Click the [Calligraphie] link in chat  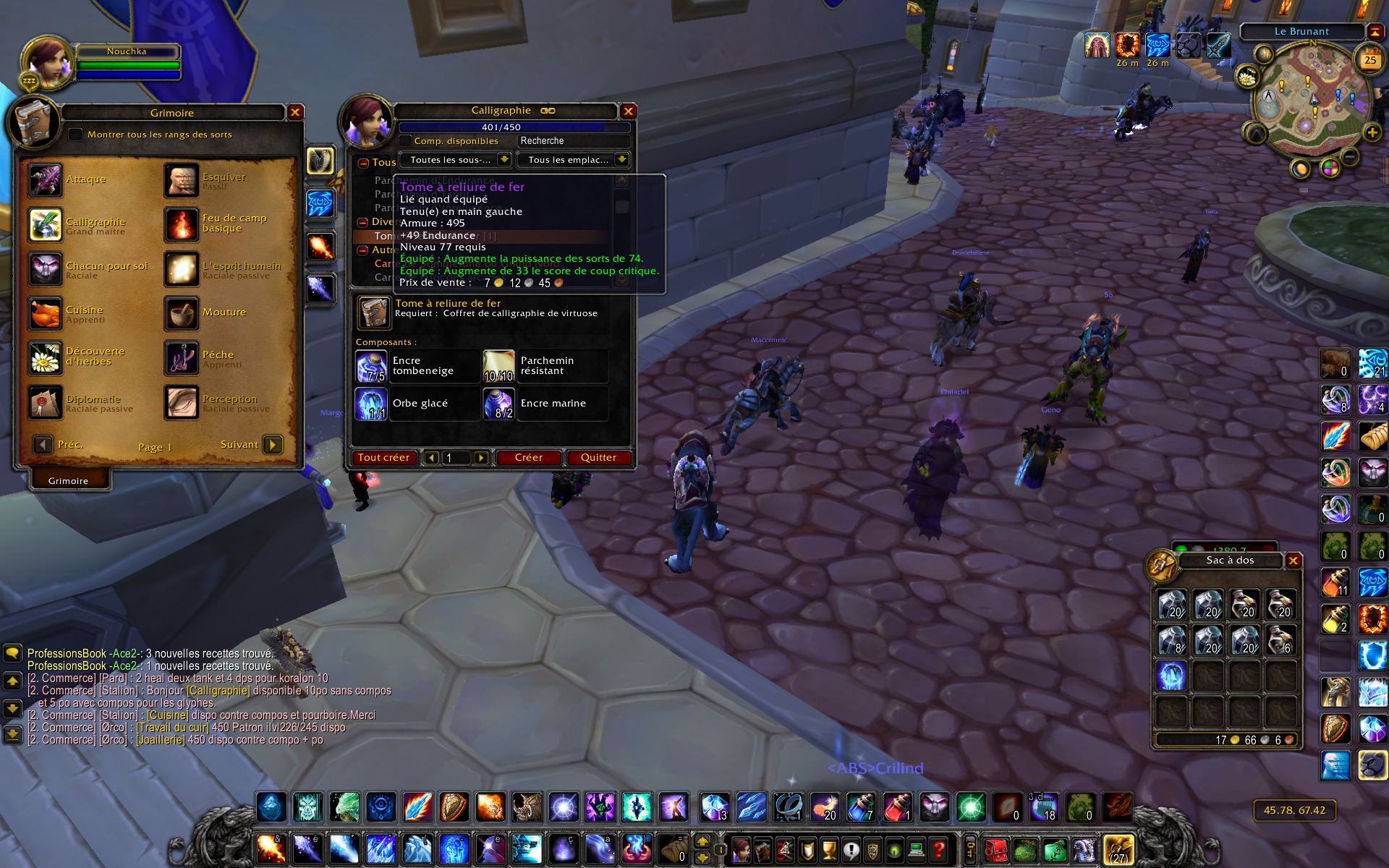[x=218, y=691]
